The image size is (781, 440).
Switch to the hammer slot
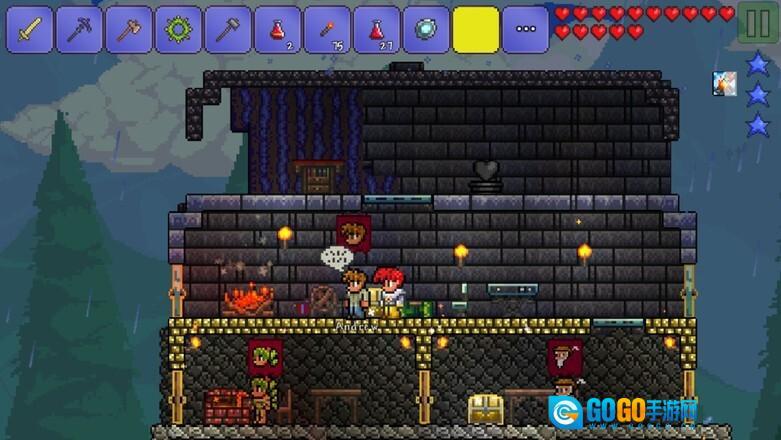(x=228, y=30)
